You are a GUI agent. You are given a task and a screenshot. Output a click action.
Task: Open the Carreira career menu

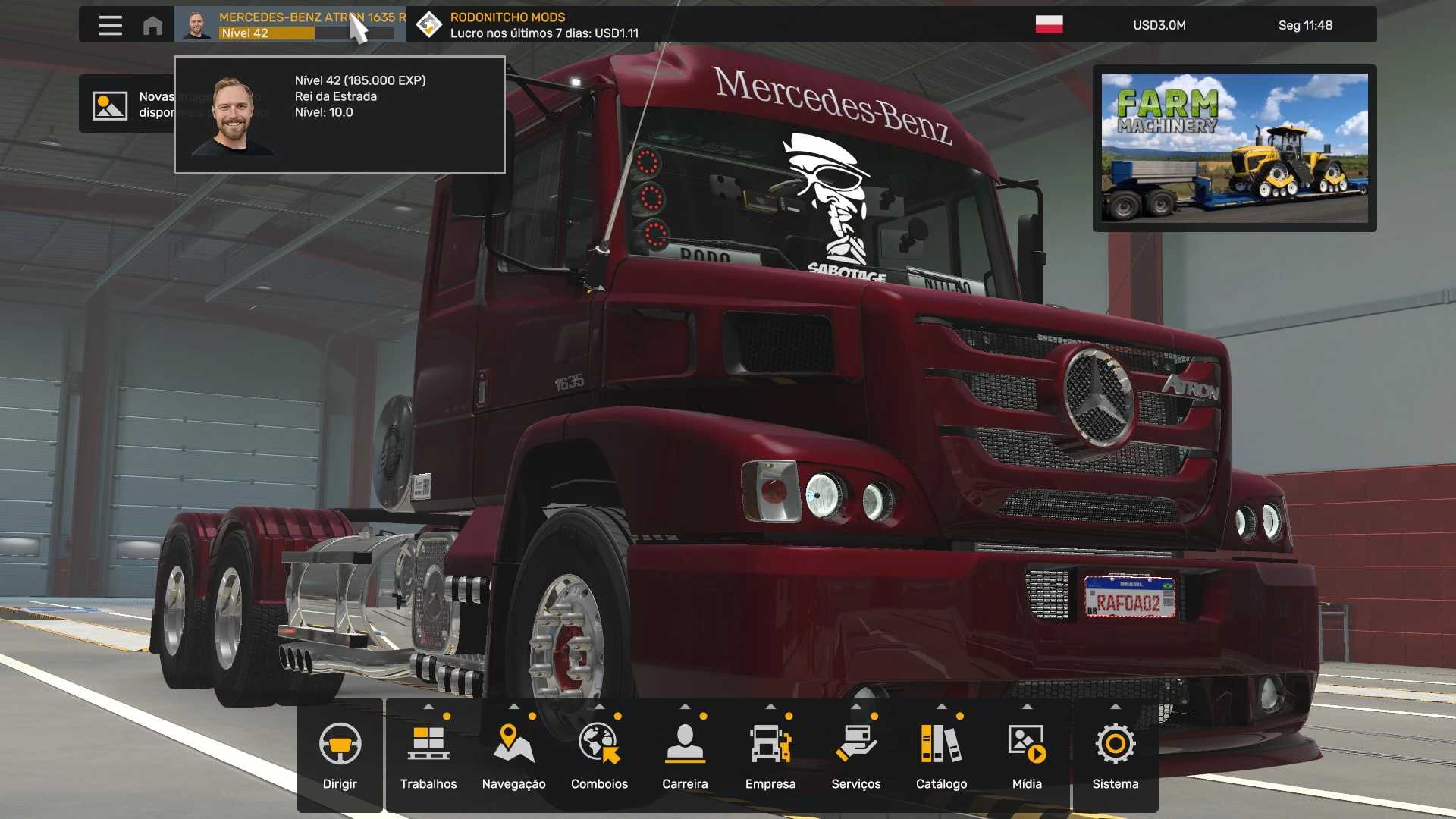pyautogui.click(x=685, y=755)
